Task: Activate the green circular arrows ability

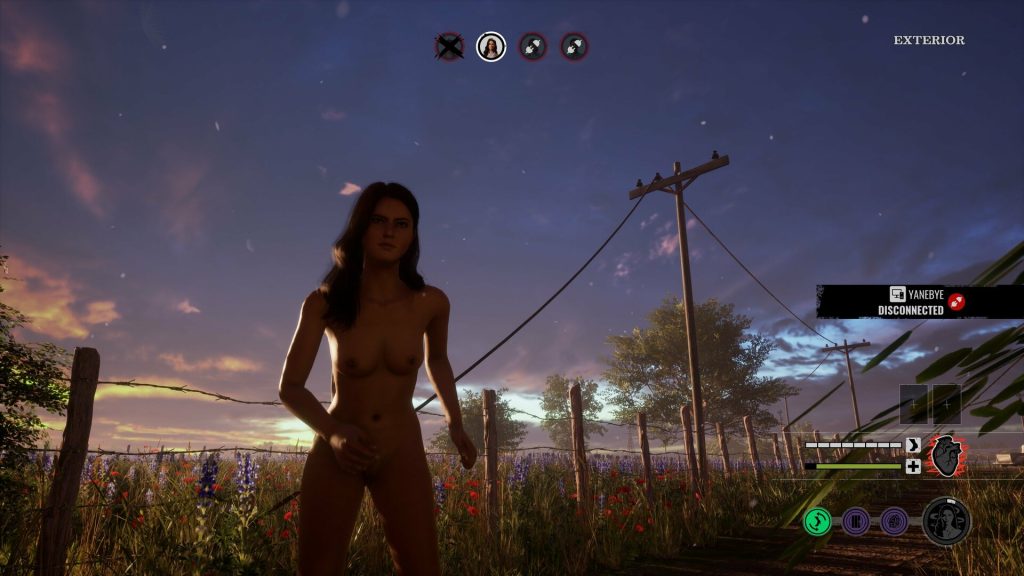Action: coord(817,521)
